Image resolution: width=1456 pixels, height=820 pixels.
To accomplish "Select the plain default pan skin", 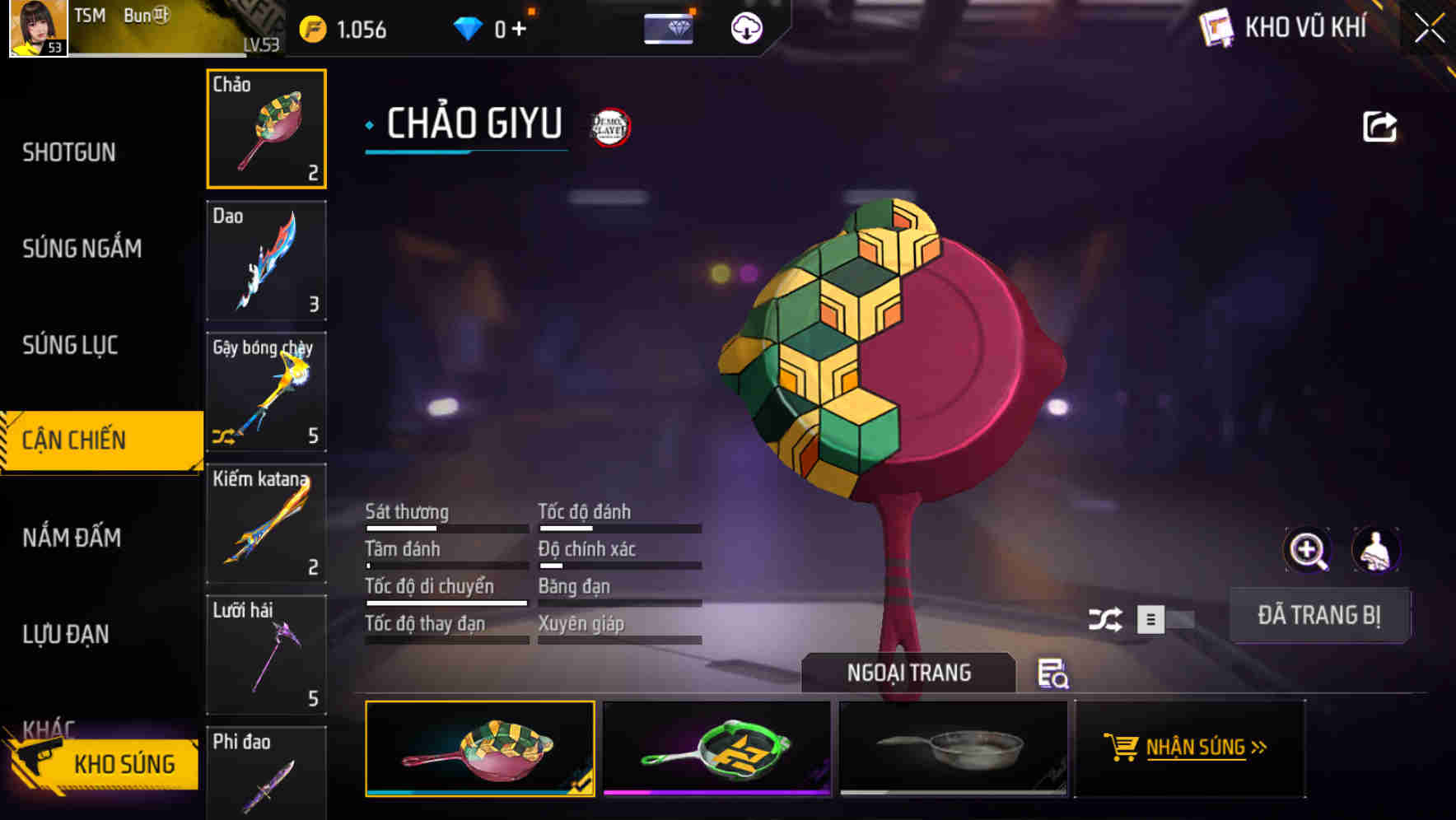I will (955, 748).
